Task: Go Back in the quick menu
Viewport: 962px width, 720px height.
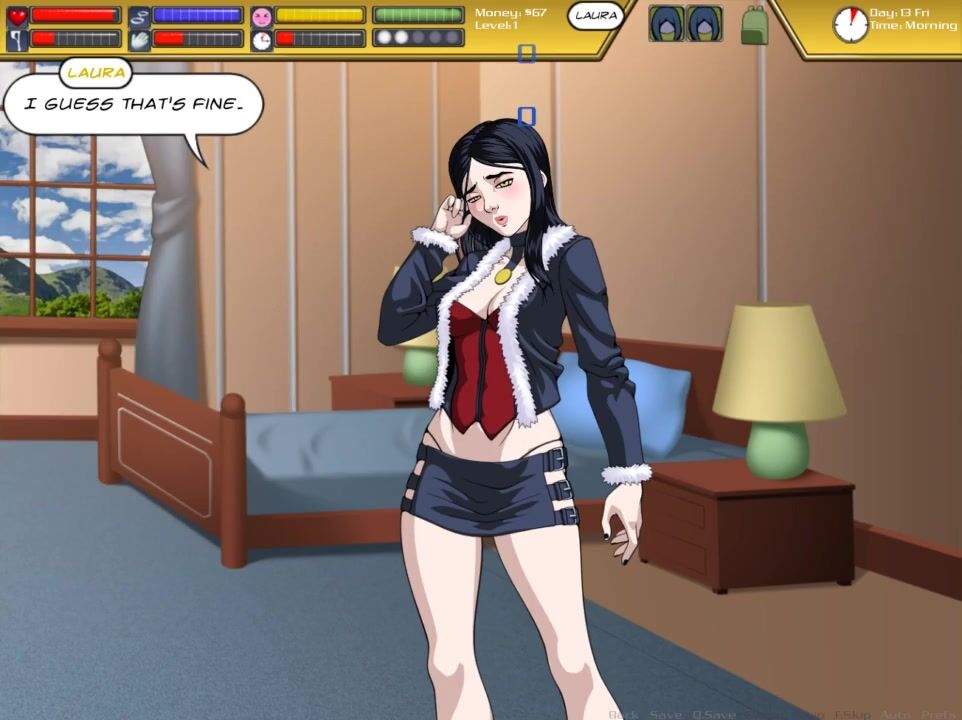Action: (623, 714)
